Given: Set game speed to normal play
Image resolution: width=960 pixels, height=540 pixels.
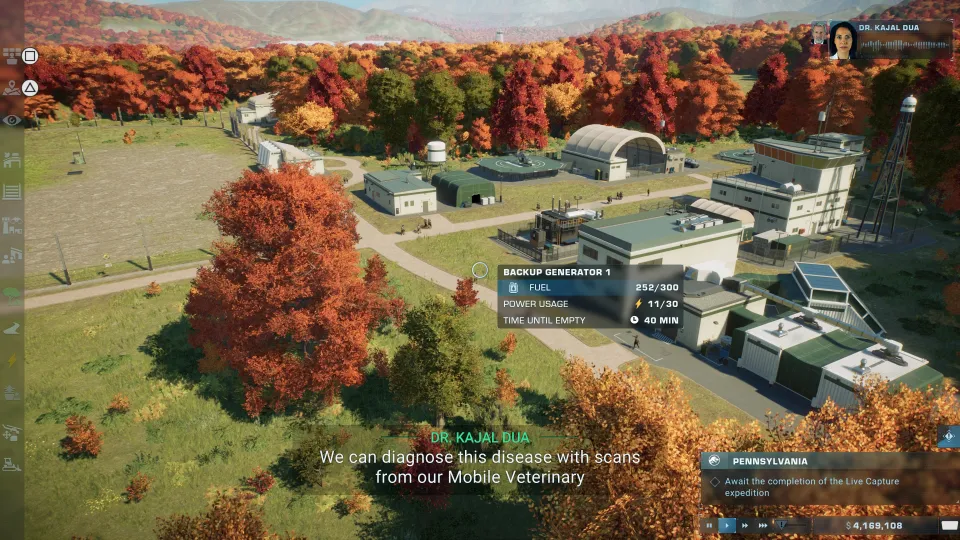Looking at the screenshot, I should pos(727,525).
